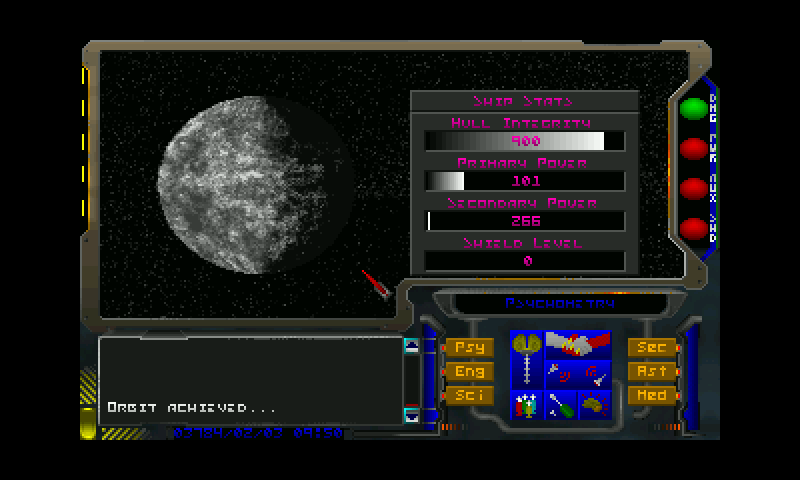800x480 pixels.
Task: Choose the three crew figures icon
Action: tap(526, 405)
